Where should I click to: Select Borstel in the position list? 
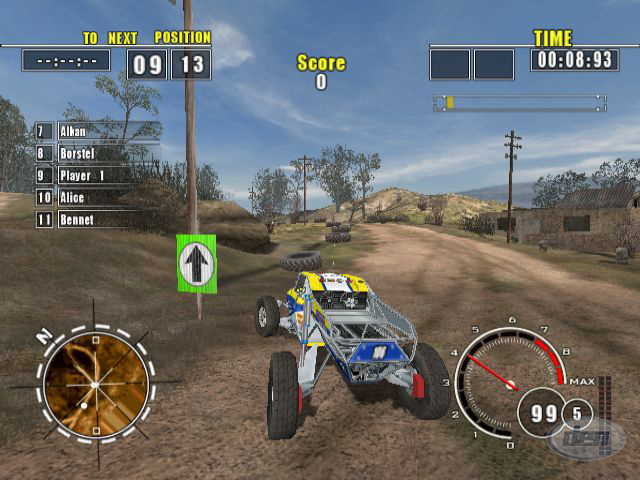coord(98,153)
